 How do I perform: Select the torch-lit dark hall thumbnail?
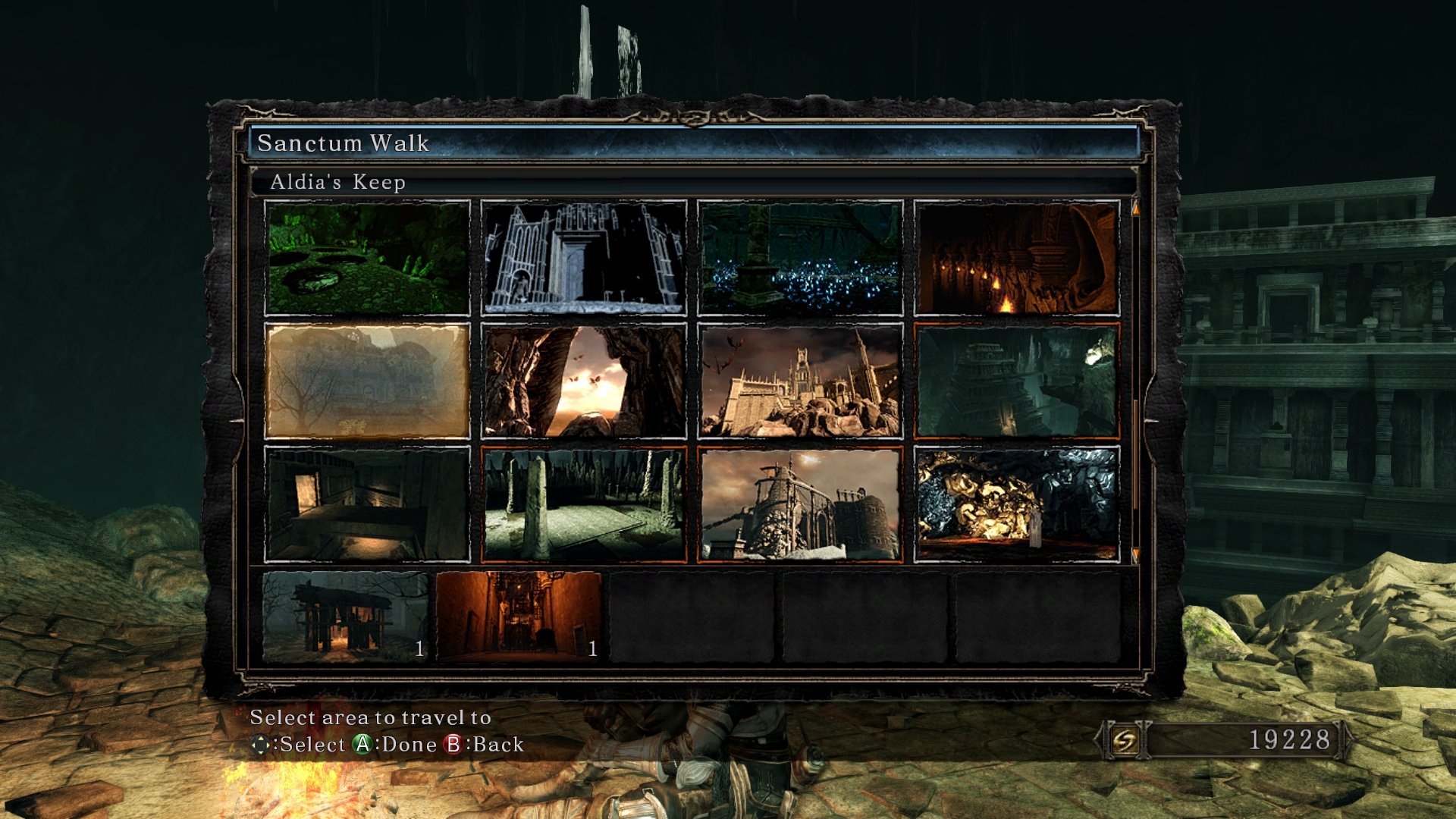1016,258
